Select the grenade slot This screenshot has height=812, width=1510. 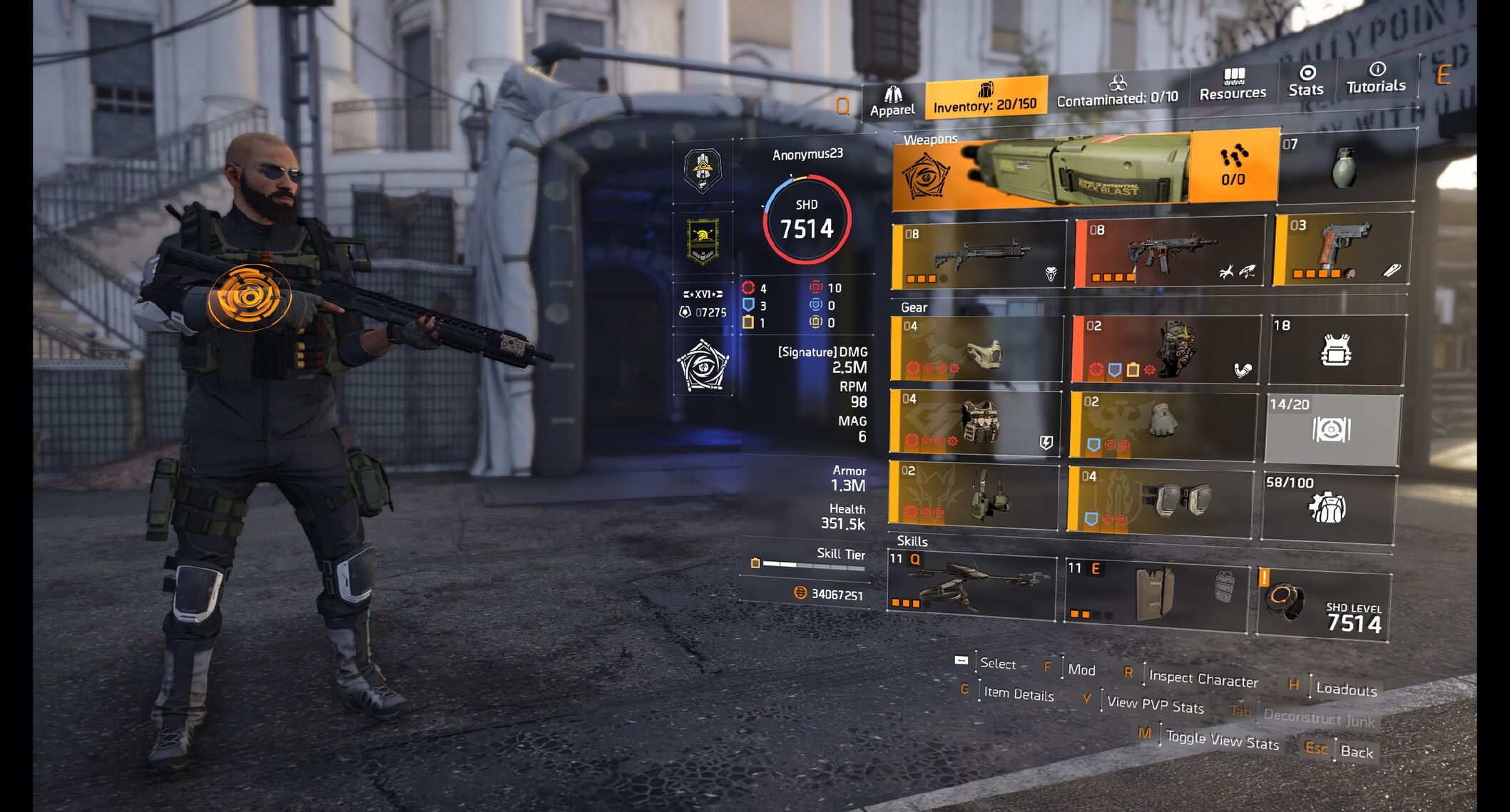(1346, 165)
